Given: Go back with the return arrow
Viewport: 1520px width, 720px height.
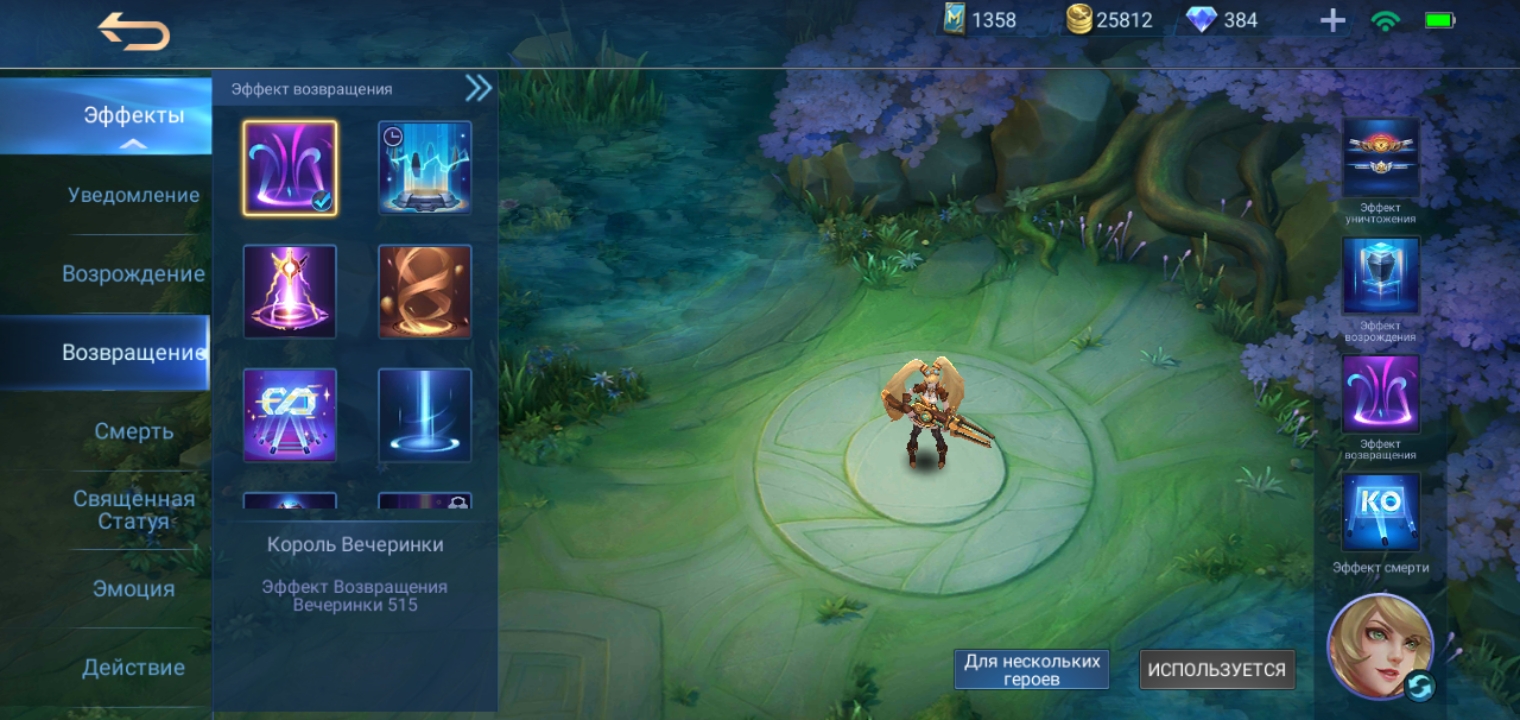Looking at the screenshot, I should [x=134, y=33].
